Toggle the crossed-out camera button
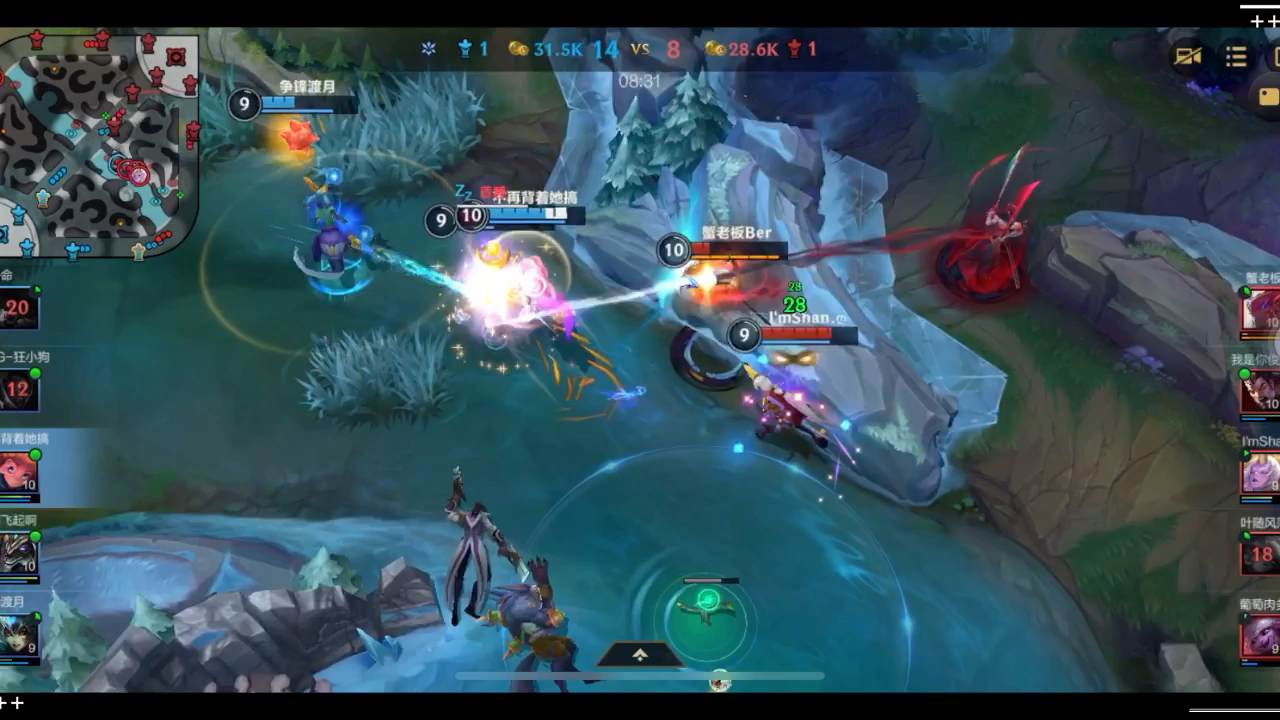1280x720 pixels. point(1188,56)
